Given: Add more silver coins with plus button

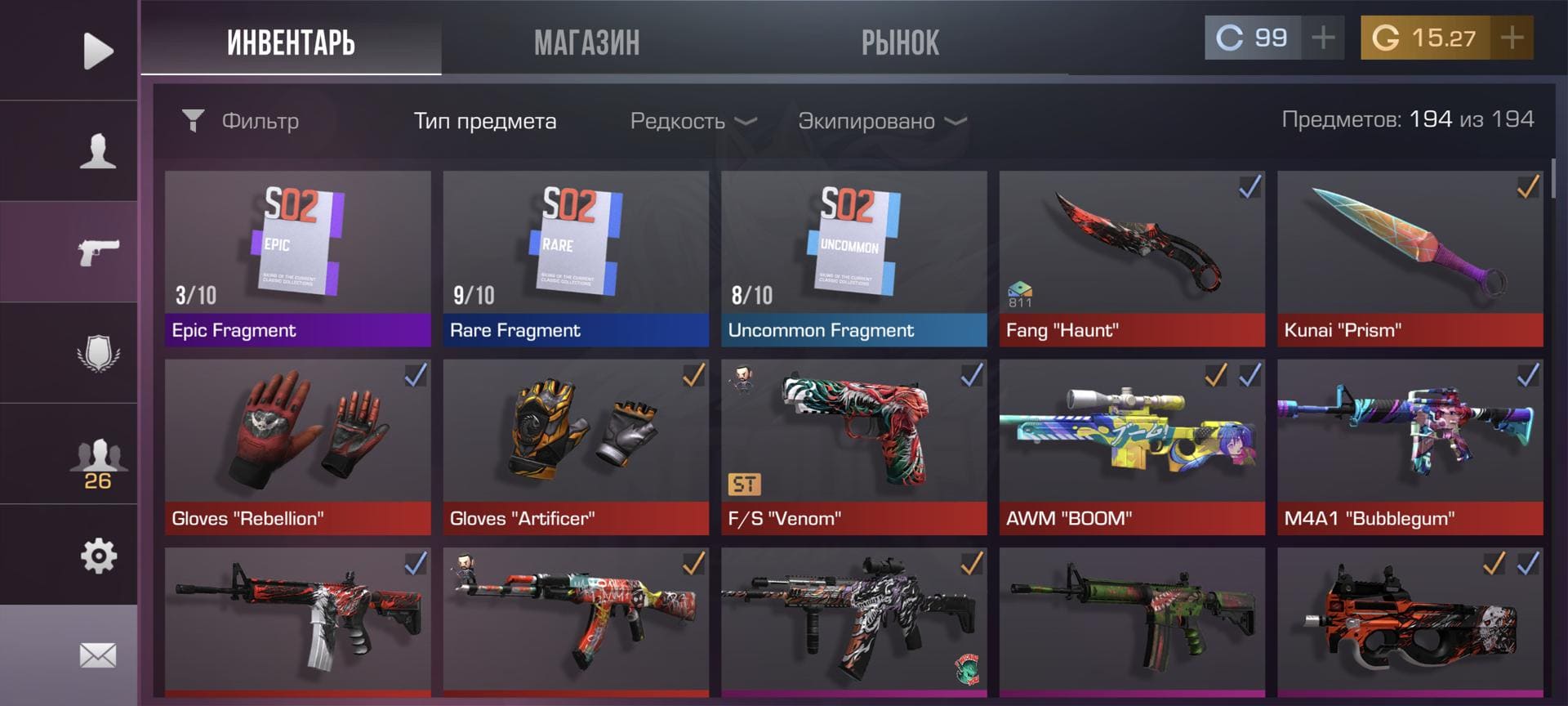Looking at the screenshot, I should (1323, 38).
